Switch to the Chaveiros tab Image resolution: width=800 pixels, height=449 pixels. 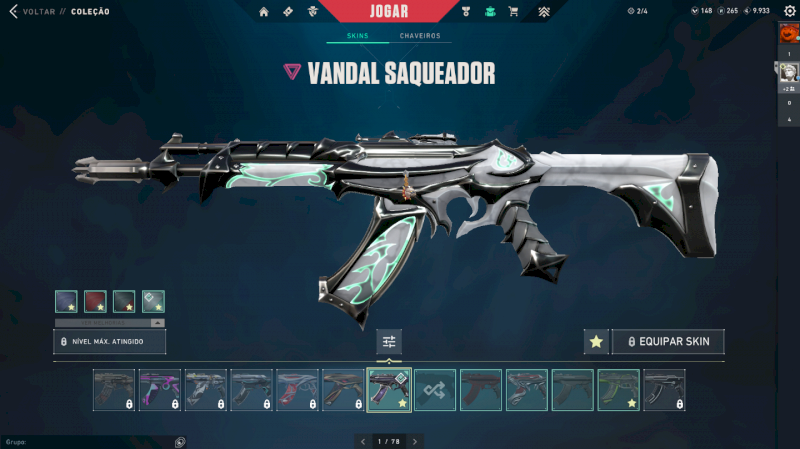pos(420,36)
